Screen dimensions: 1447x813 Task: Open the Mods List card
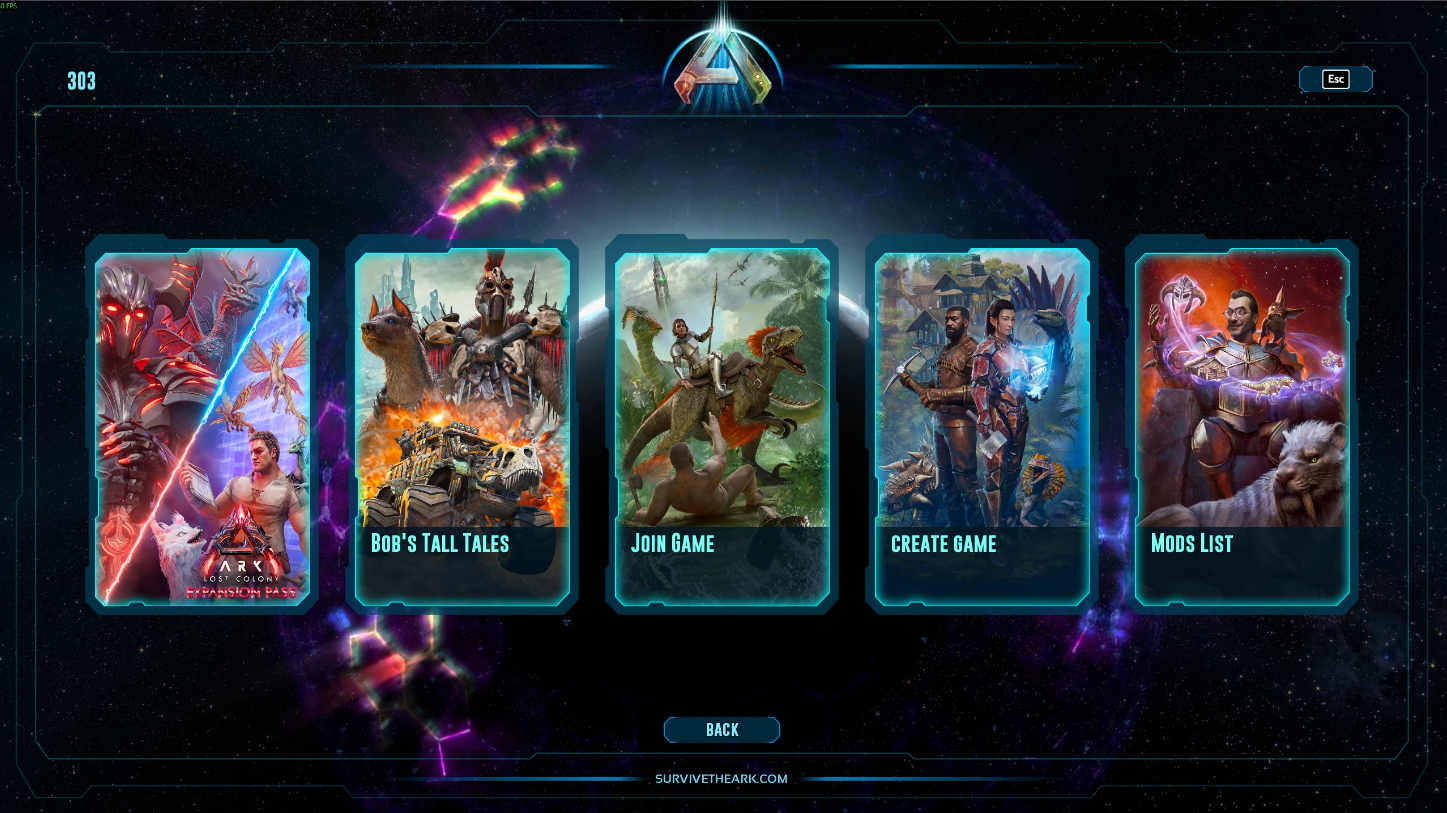click(1242, 425)
